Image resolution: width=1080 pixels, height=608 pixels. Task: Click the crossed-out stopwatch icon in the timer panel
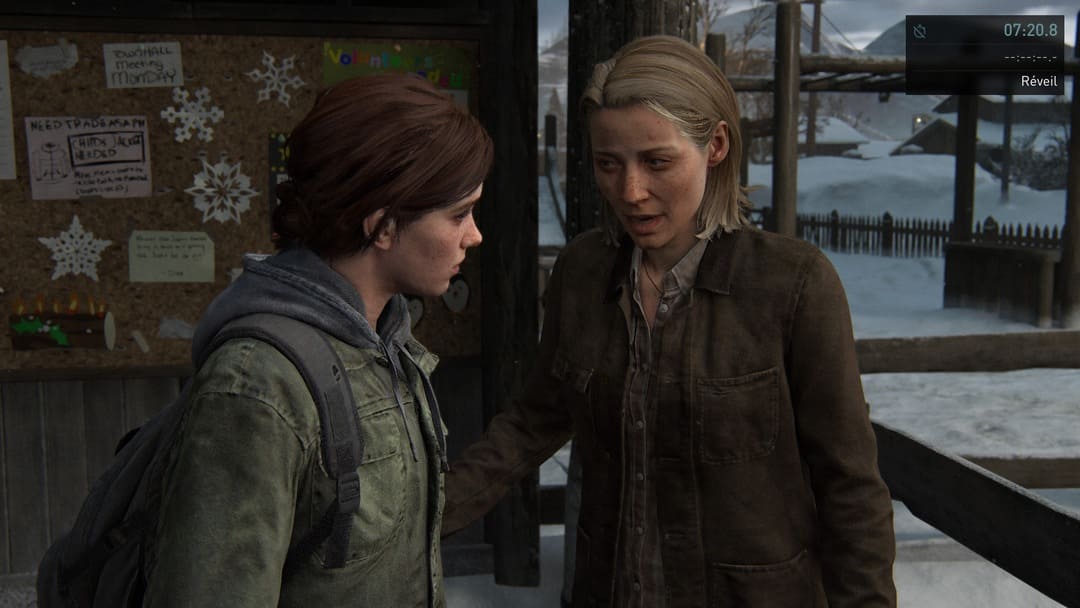point(920,31)
